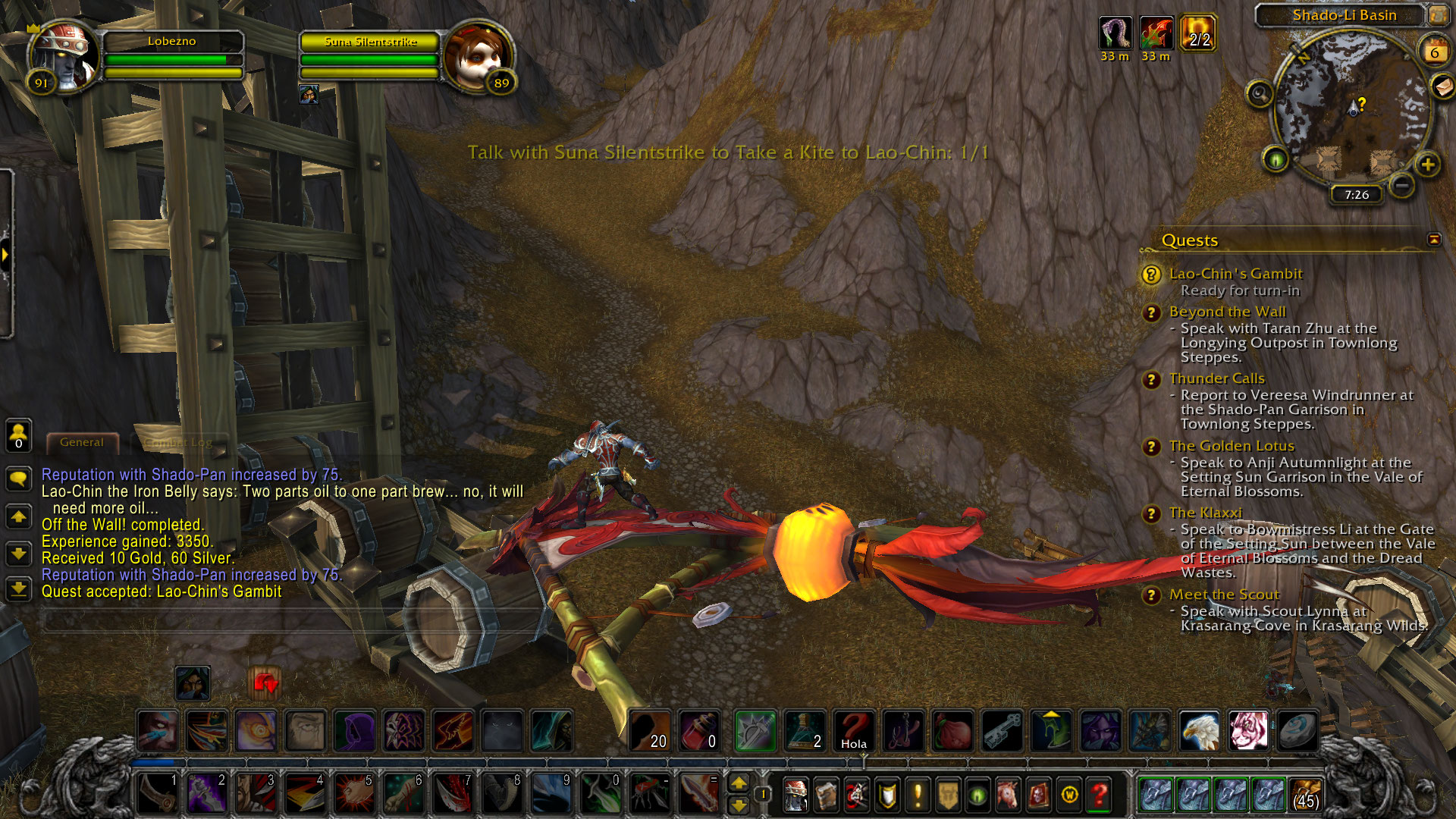Open the chat bubble menu button
Image resolution: width=1456 pixels, height=819 pixels.
pos(18,479)
